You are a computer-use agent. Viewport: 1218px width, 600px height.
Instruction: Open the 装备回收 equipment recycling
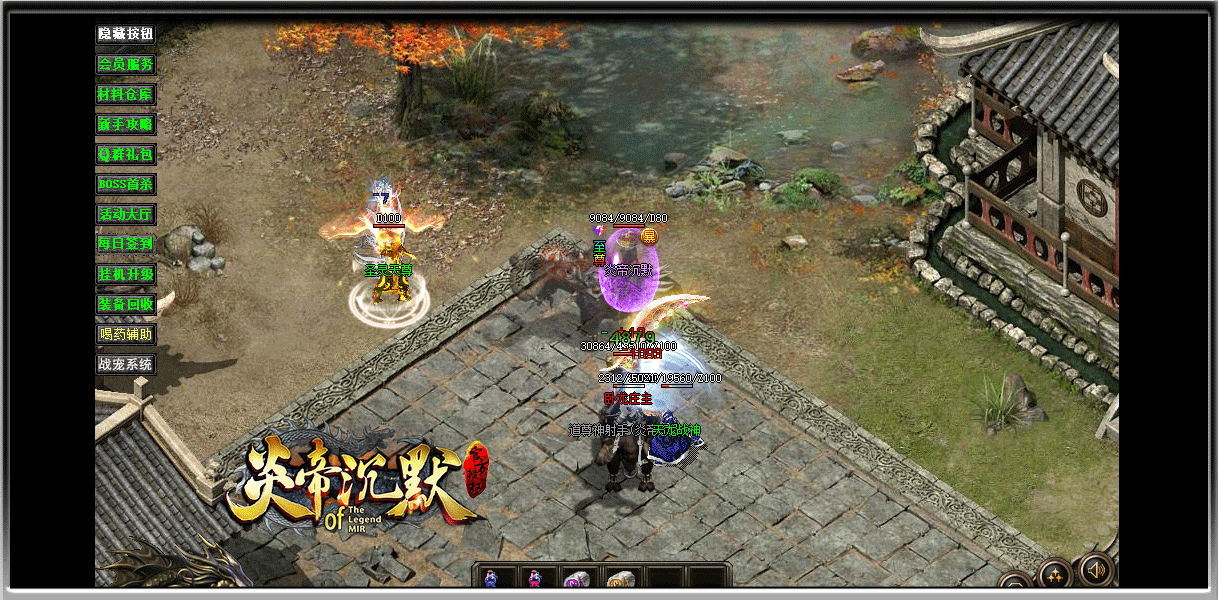point(126,304)
